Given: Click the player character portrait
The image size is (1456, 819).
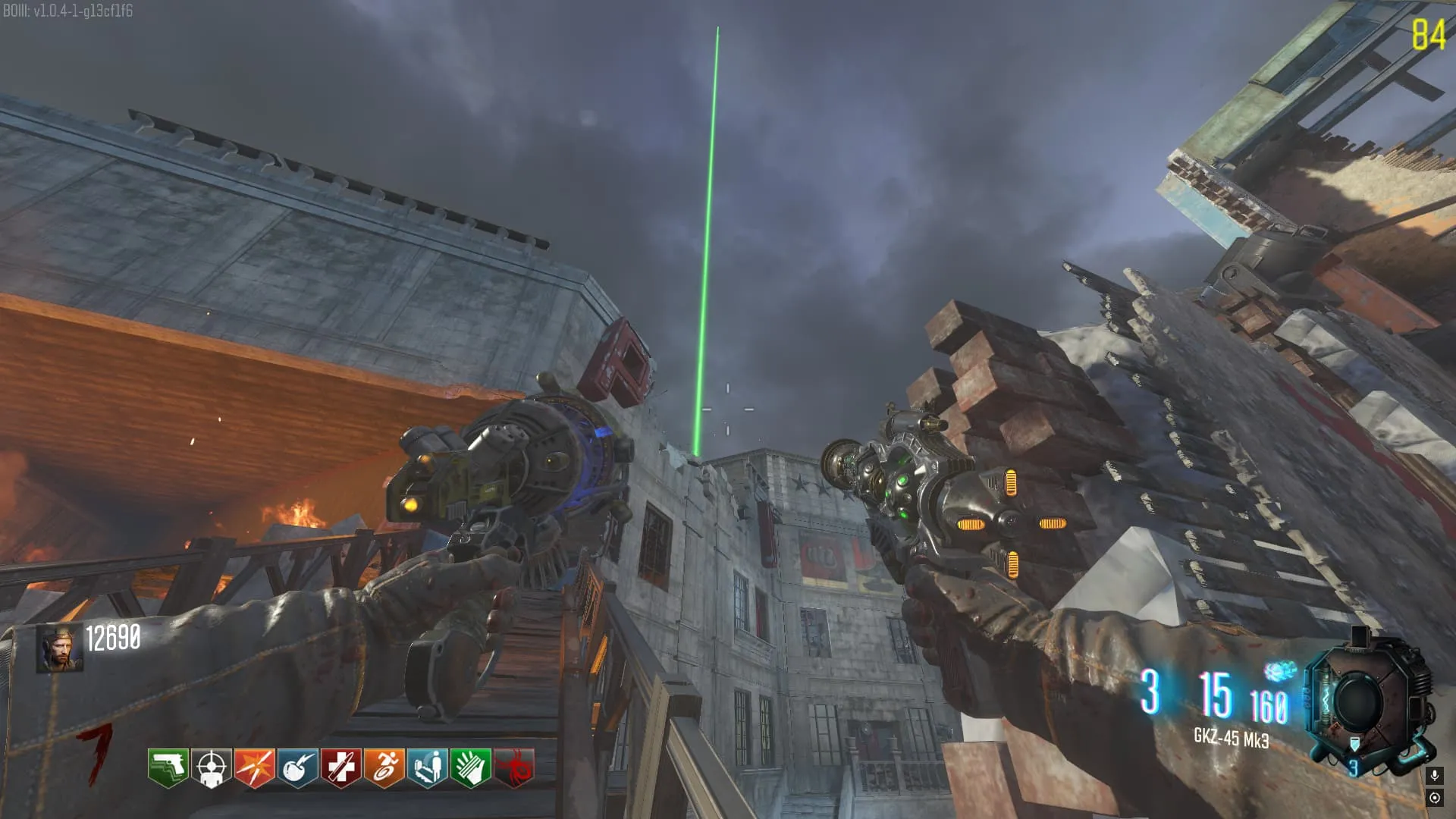Looking at the screenshot, I should coord(60,649).
